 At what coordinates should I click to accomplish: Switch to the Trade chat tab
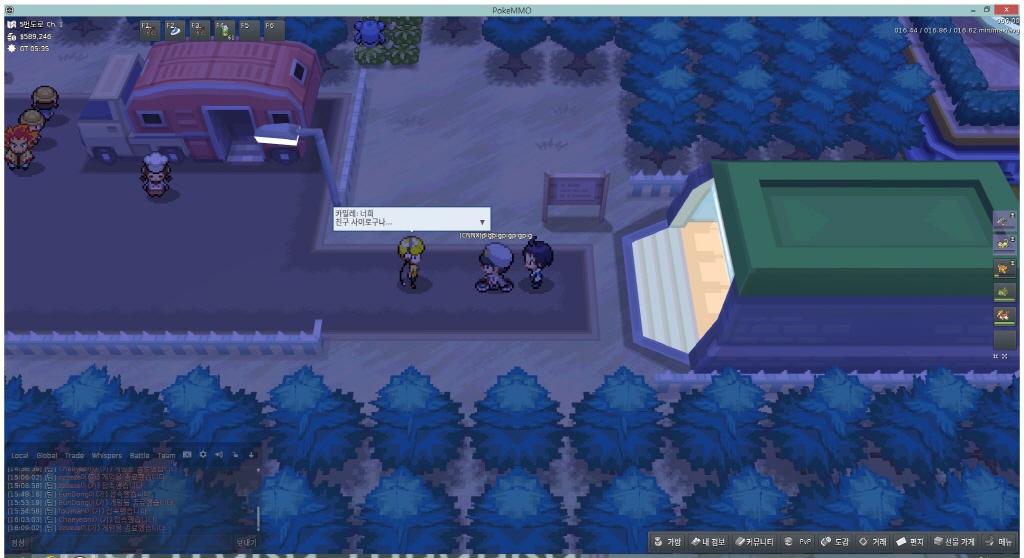(x=75, y=455)
